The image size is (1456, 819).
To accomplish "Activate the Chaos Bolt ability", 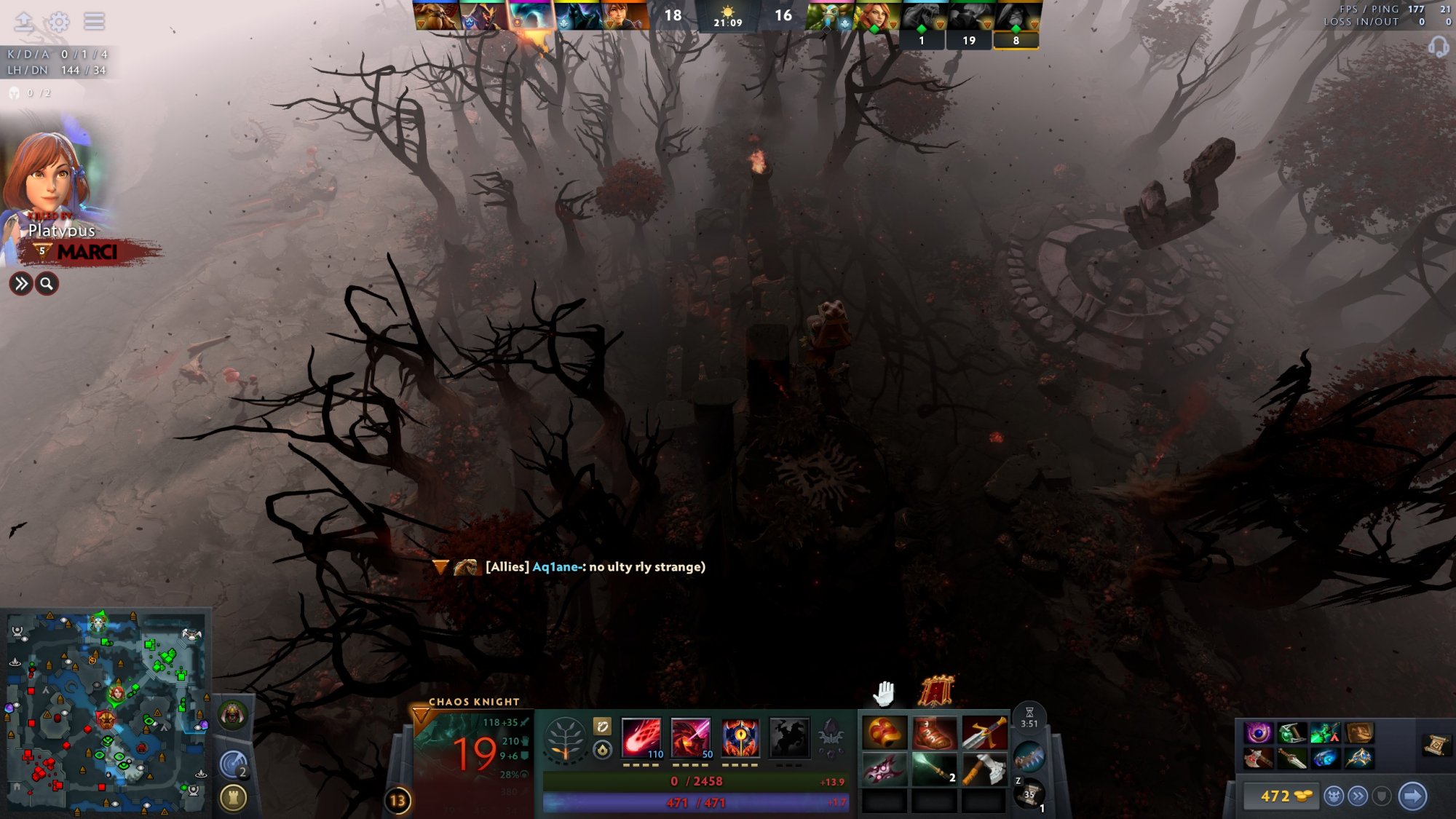I will (x=641, y=737).
